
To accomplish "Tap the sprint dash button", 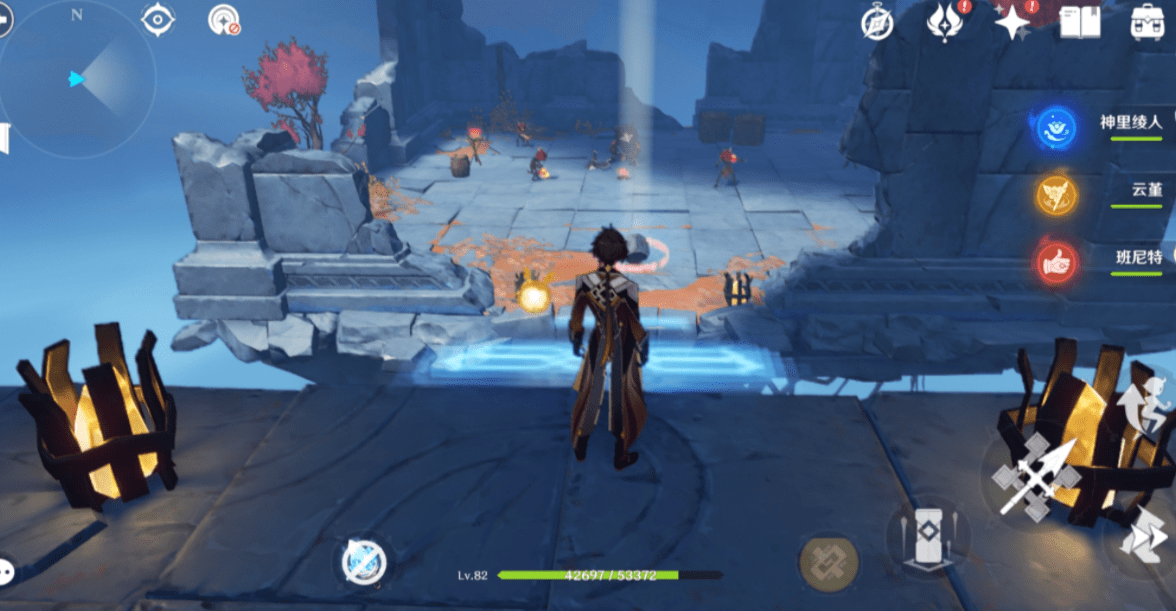I will click(1143, 540).
